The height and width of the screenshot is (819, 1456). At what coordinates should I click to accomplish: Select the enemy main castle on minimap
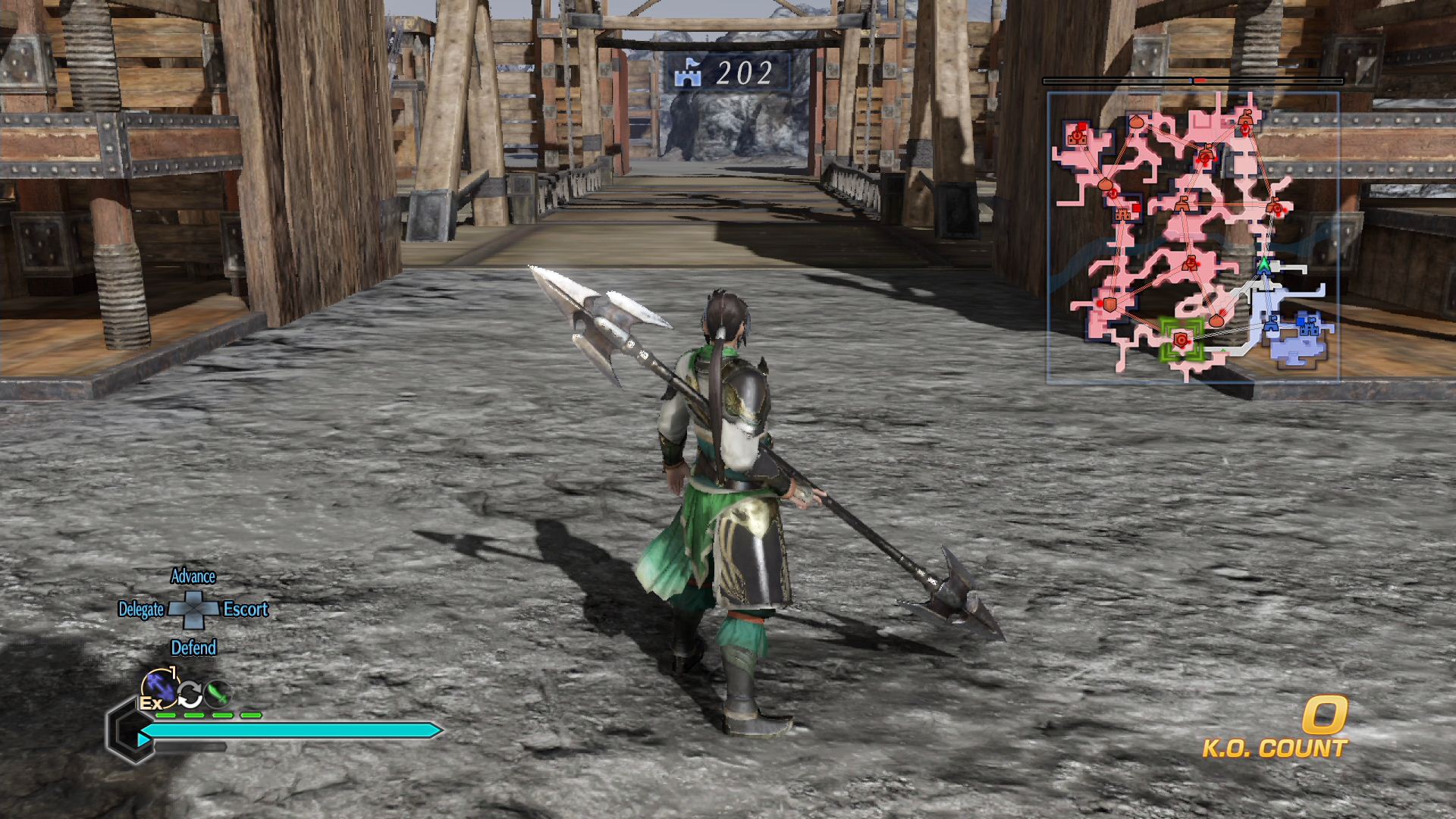[1077, 136]
